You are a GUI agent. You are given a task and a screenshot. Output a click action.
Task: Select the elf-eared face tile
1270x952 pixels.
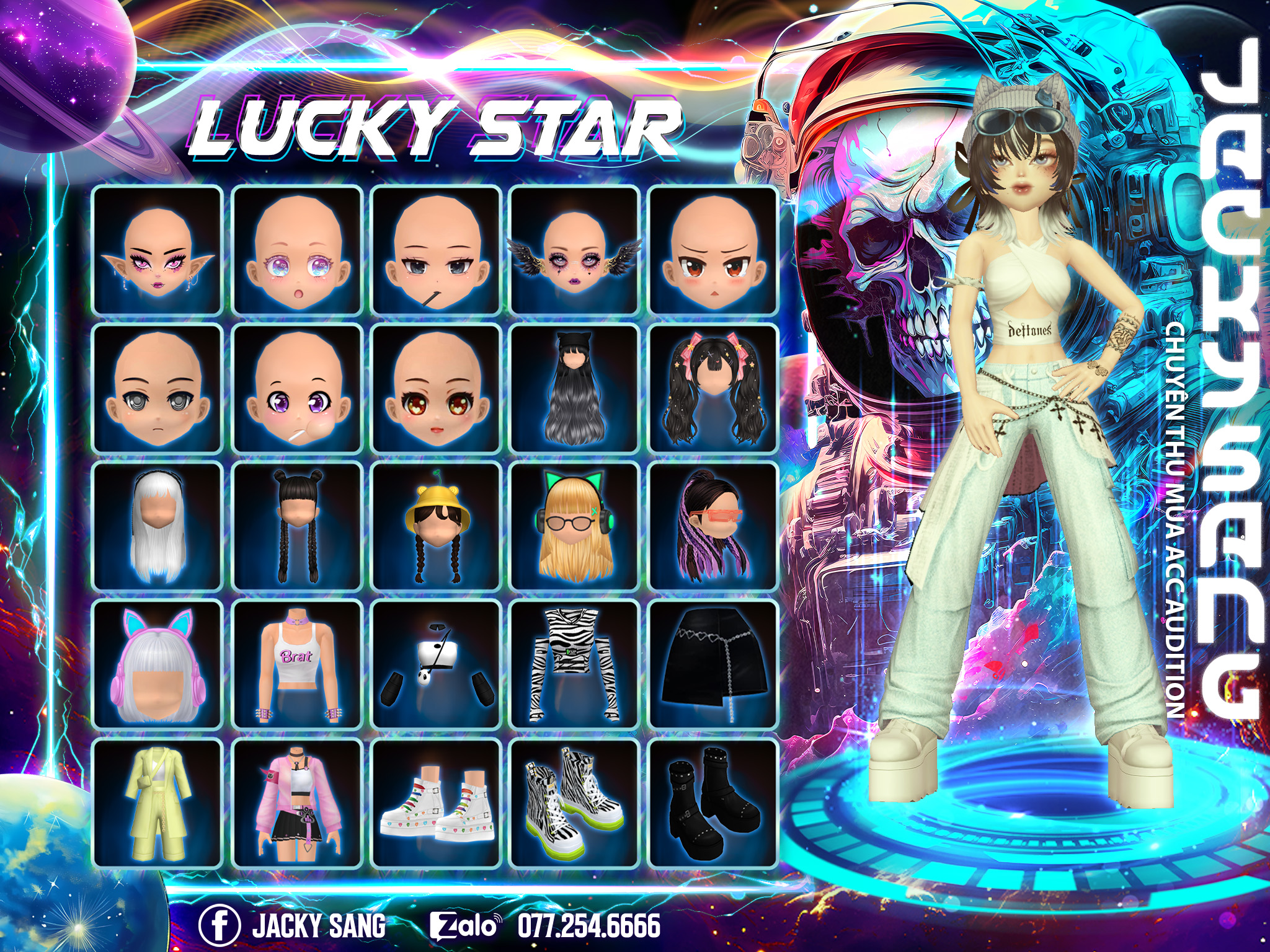pyautogui.click(x=157, y=250)
